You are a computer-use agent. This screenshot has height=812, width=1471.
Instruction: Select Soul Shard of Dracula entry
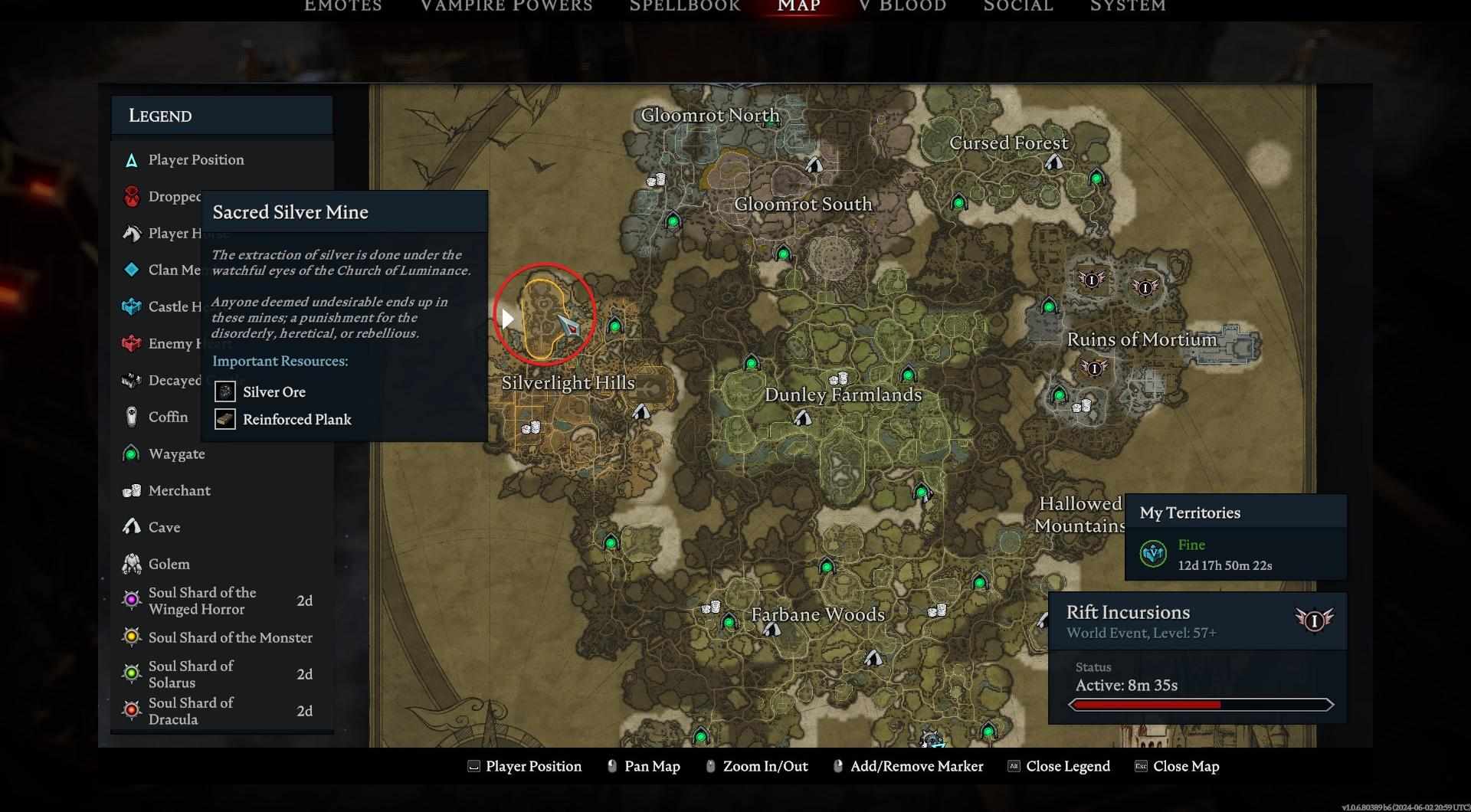click(x=191, y=711)
